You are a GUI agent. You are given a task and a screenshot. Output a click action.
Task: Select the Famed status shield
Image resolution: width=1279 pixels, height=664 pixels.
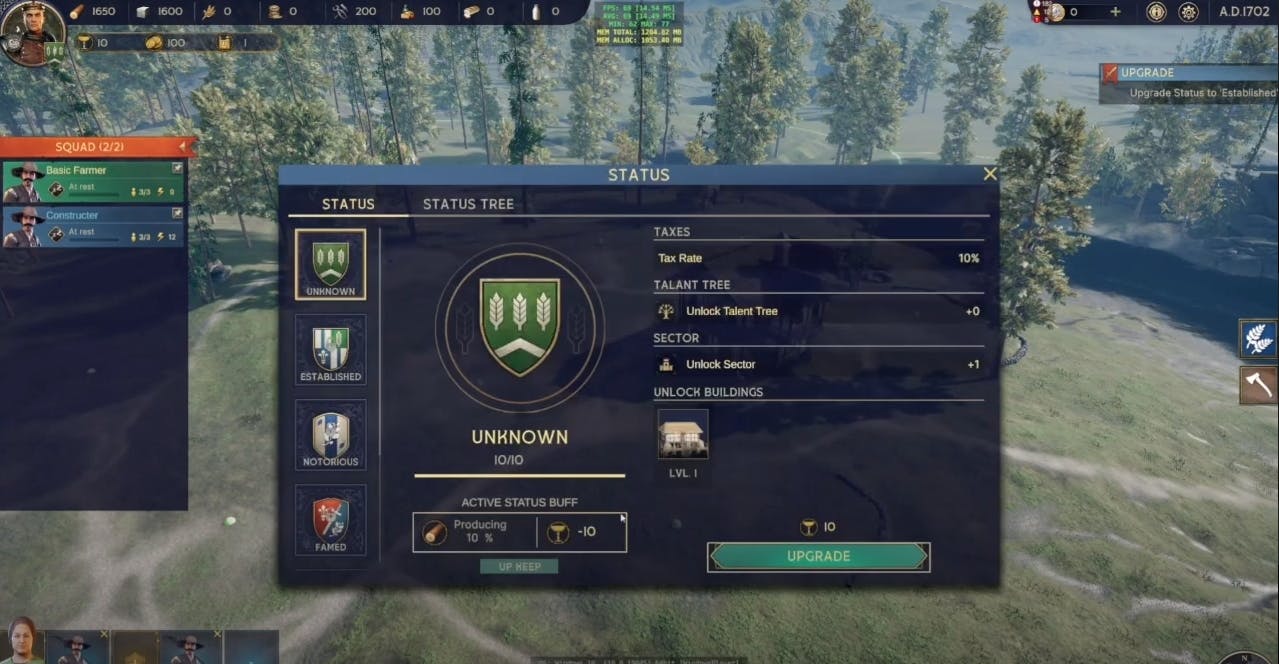coord(330,520)
